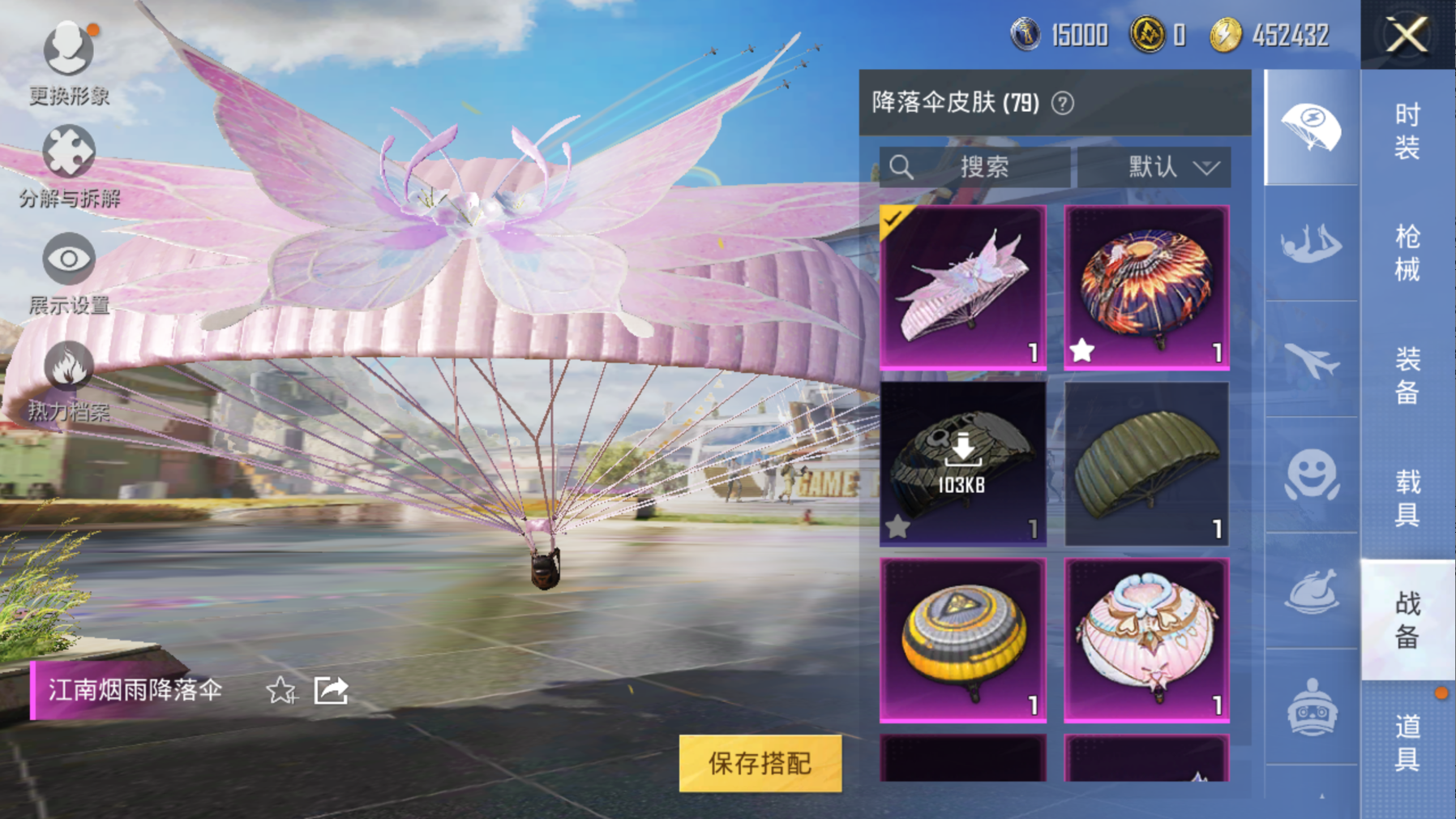Open 更换形象 character appearance

(68, 62)
